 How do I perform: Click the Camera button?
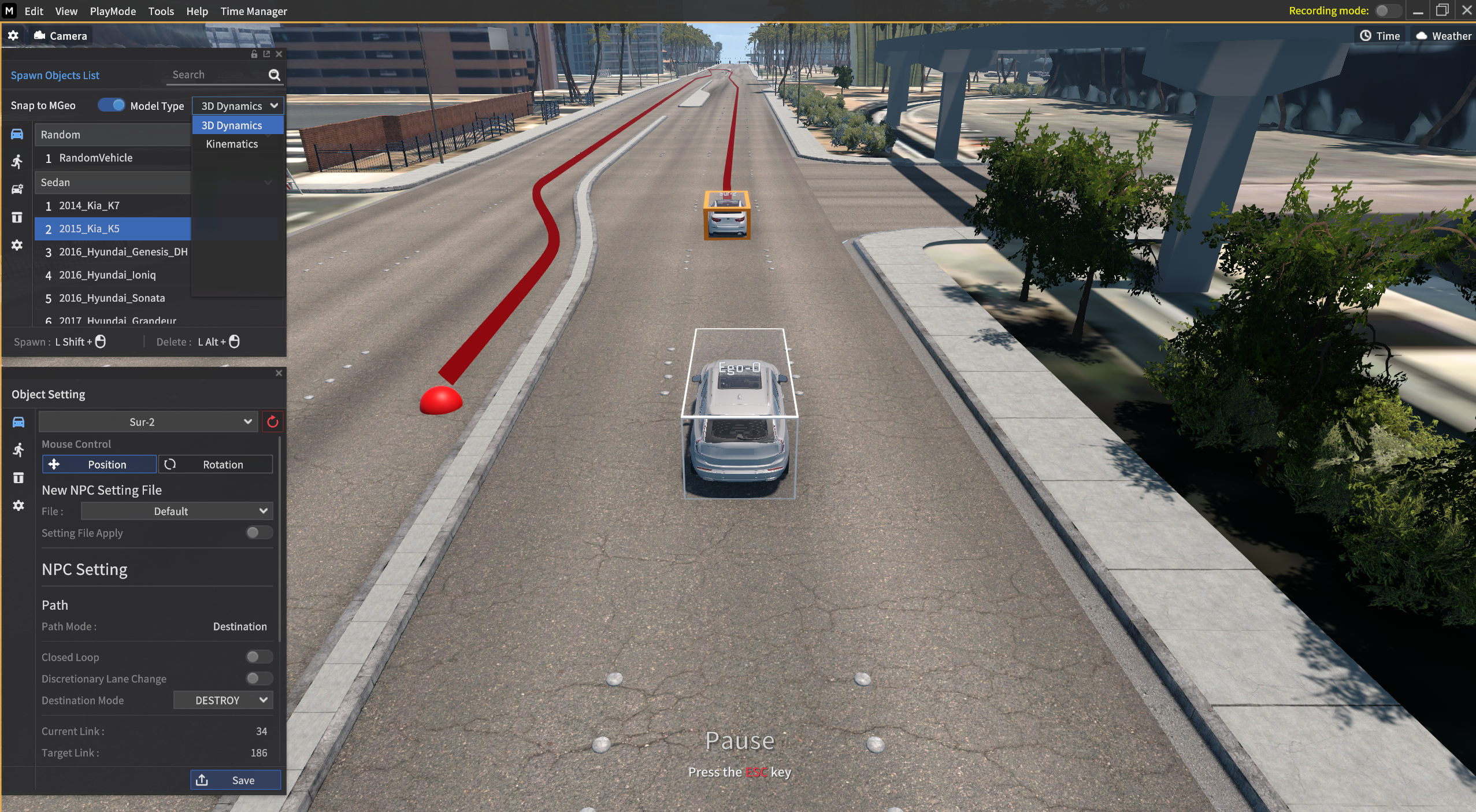(x=61, y=36)
